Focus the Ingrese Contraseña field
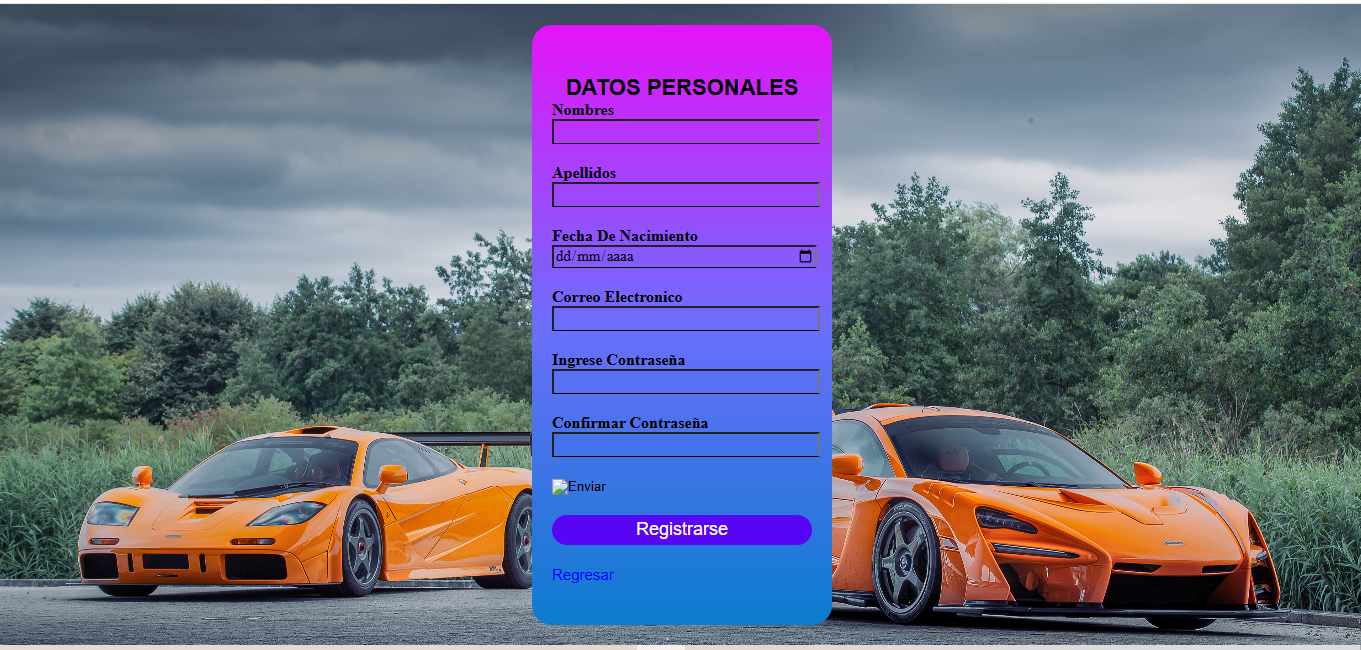This screenshot has height=650, width=1361. pyautogui.click(x=685, y=382)
